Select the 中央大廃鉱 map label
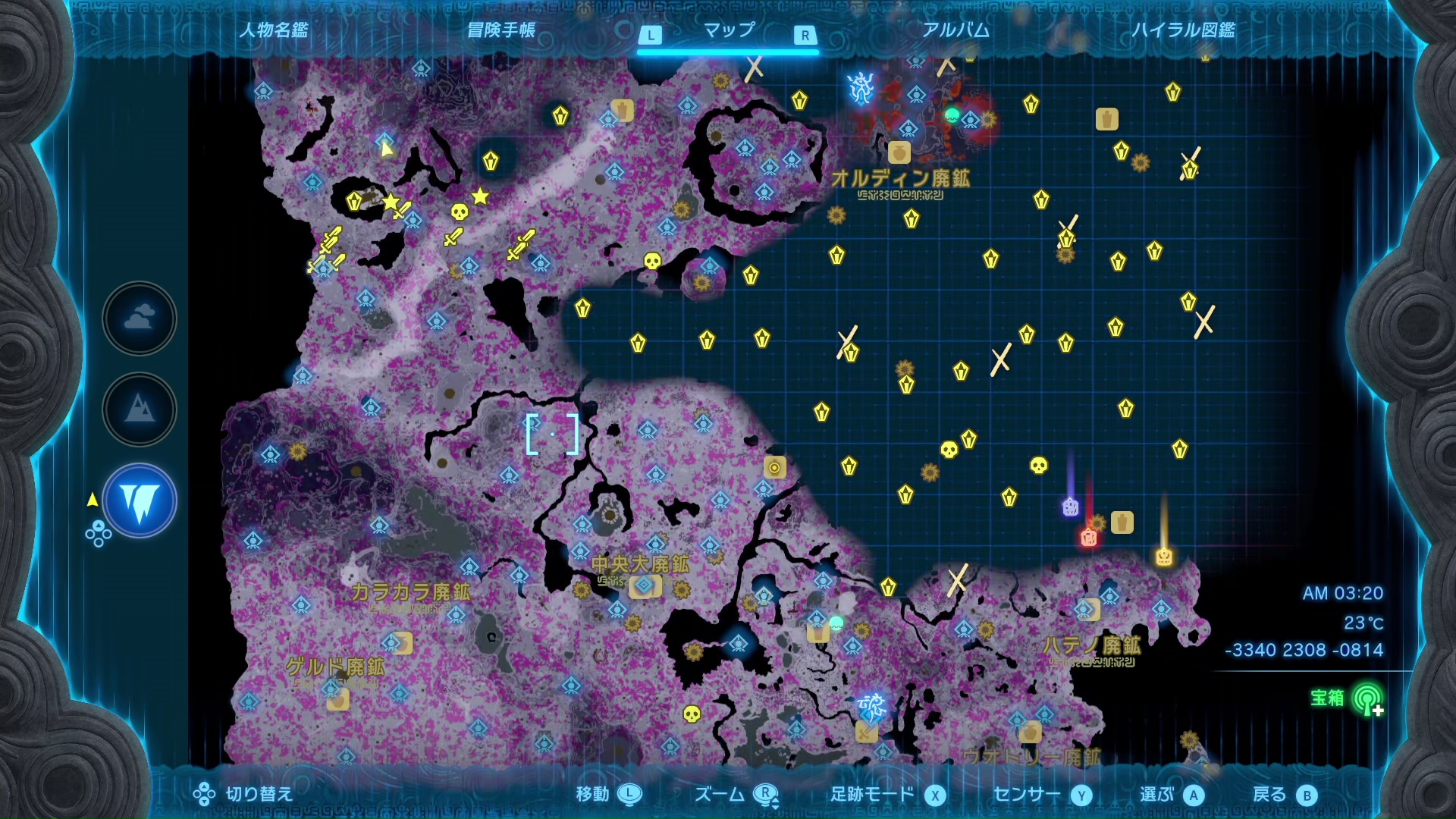The width and height of the screenshot is (1456, 819). click(x=641, y=564)
